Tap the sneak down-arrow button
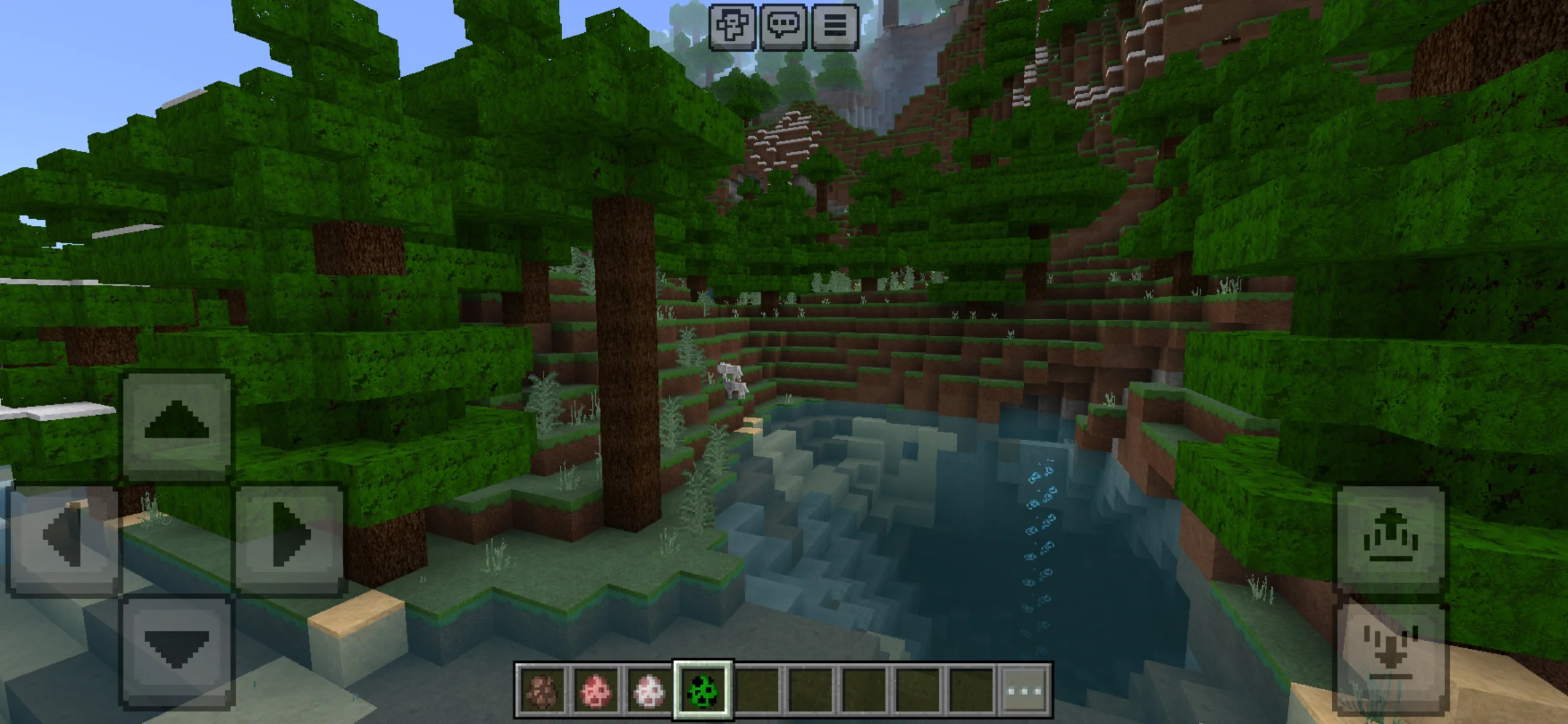 [x=1390, y=654]
